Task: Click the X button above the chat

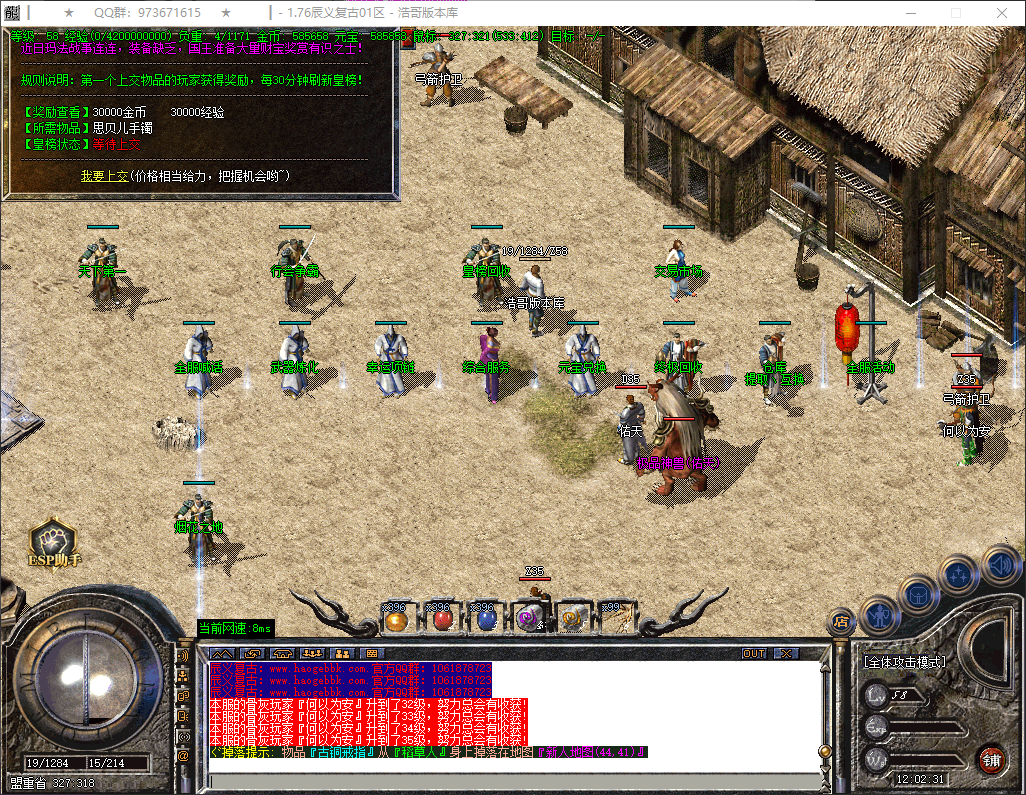Action: (787, 654)
